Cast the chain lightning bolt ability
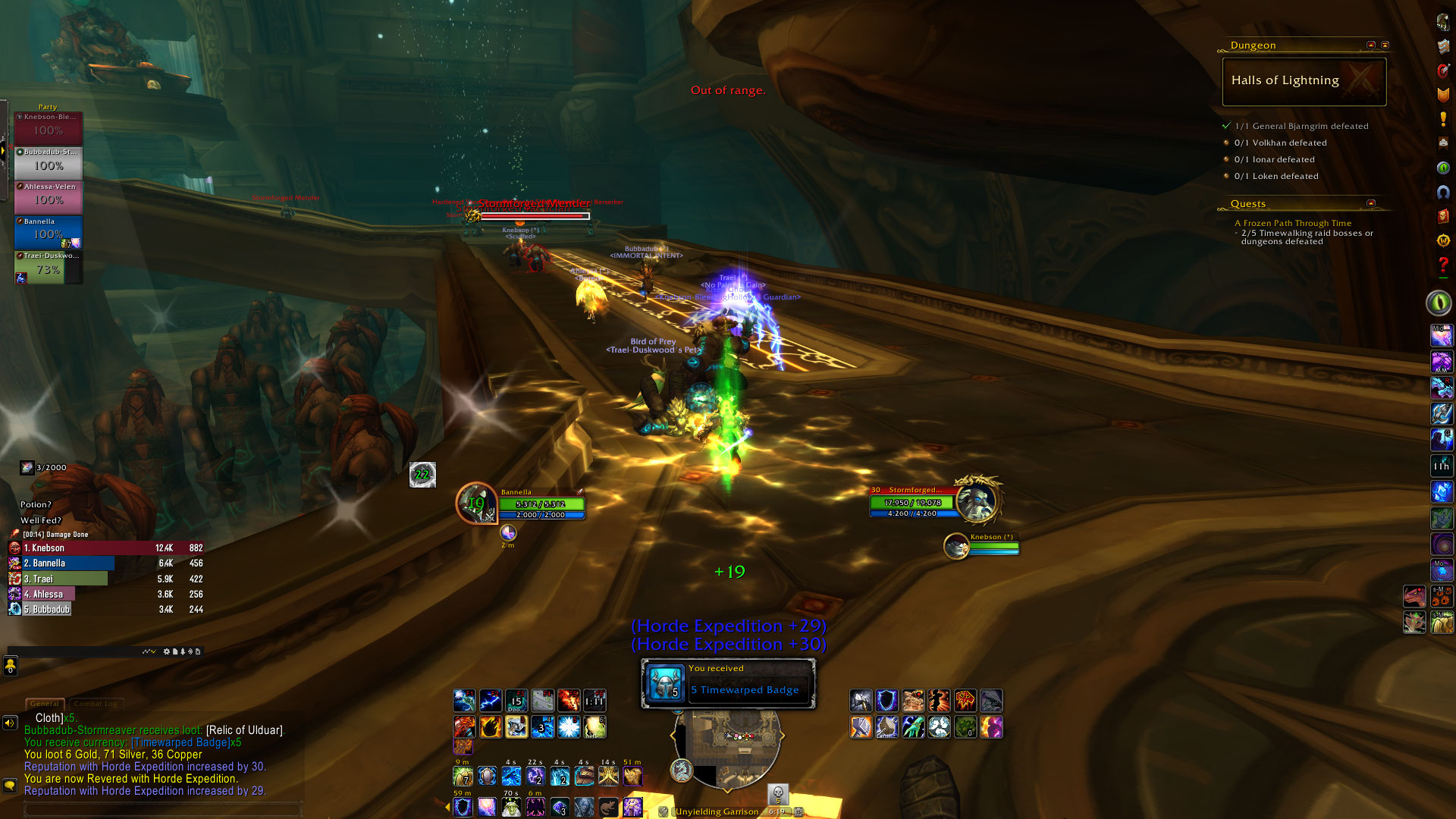The height and width of the screenshot is (819, 1456). coord(490,700)
